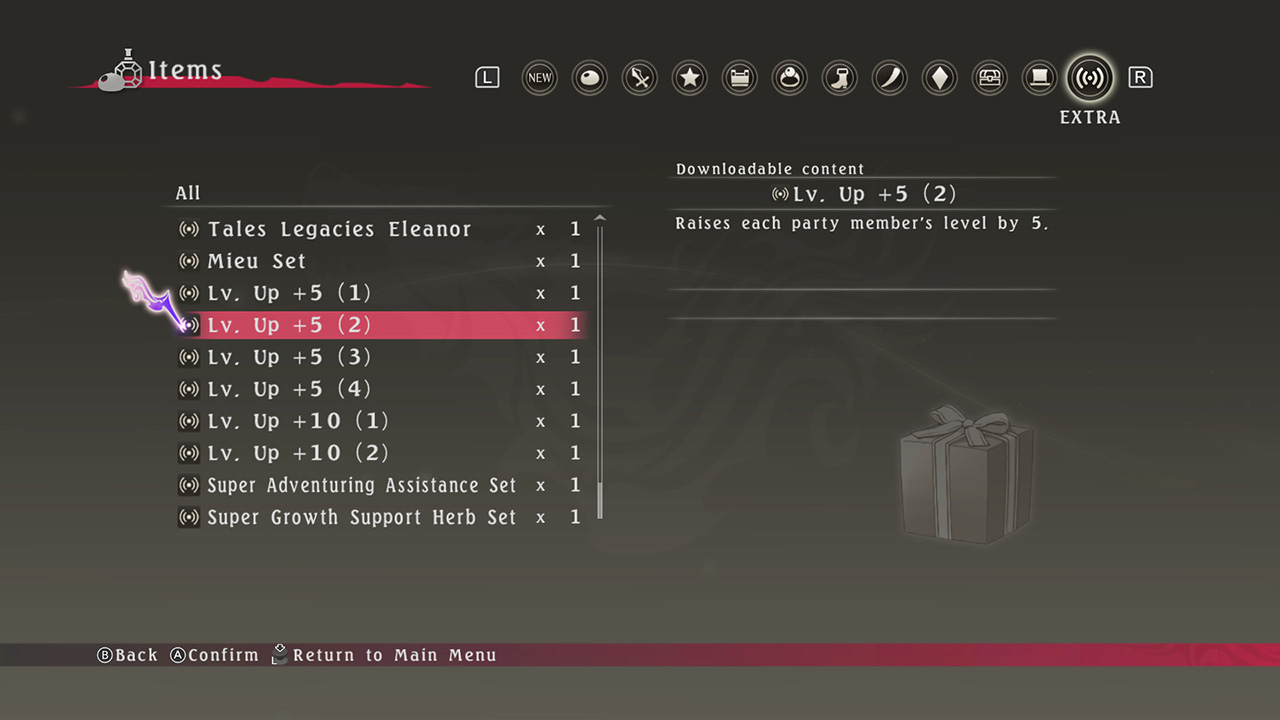Select the boot gear category icon
Viewport: 1280px width, 720px height.
[839, 77]
